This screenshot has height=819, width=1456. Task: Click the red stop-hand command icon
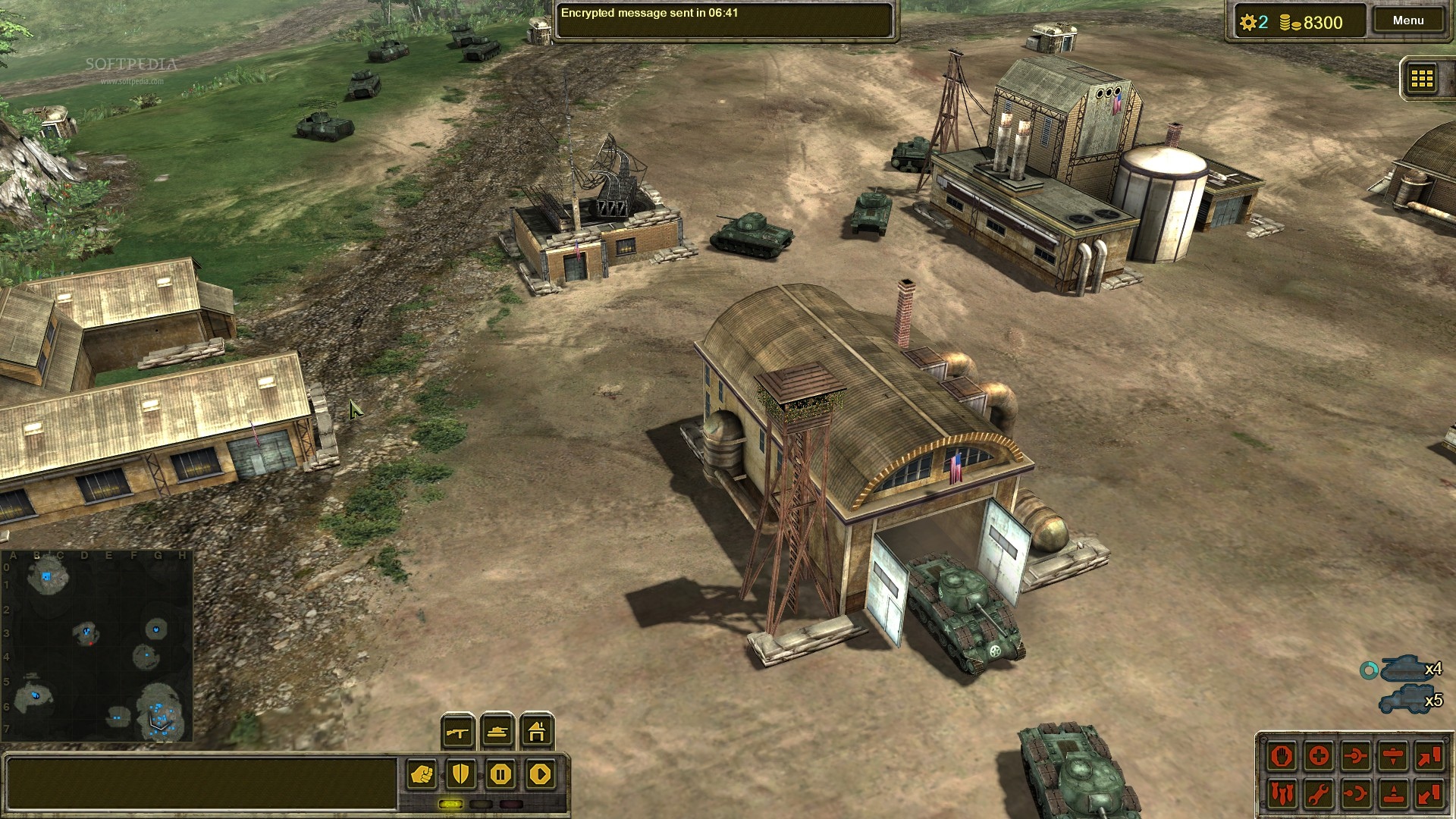click(1282, 756)
